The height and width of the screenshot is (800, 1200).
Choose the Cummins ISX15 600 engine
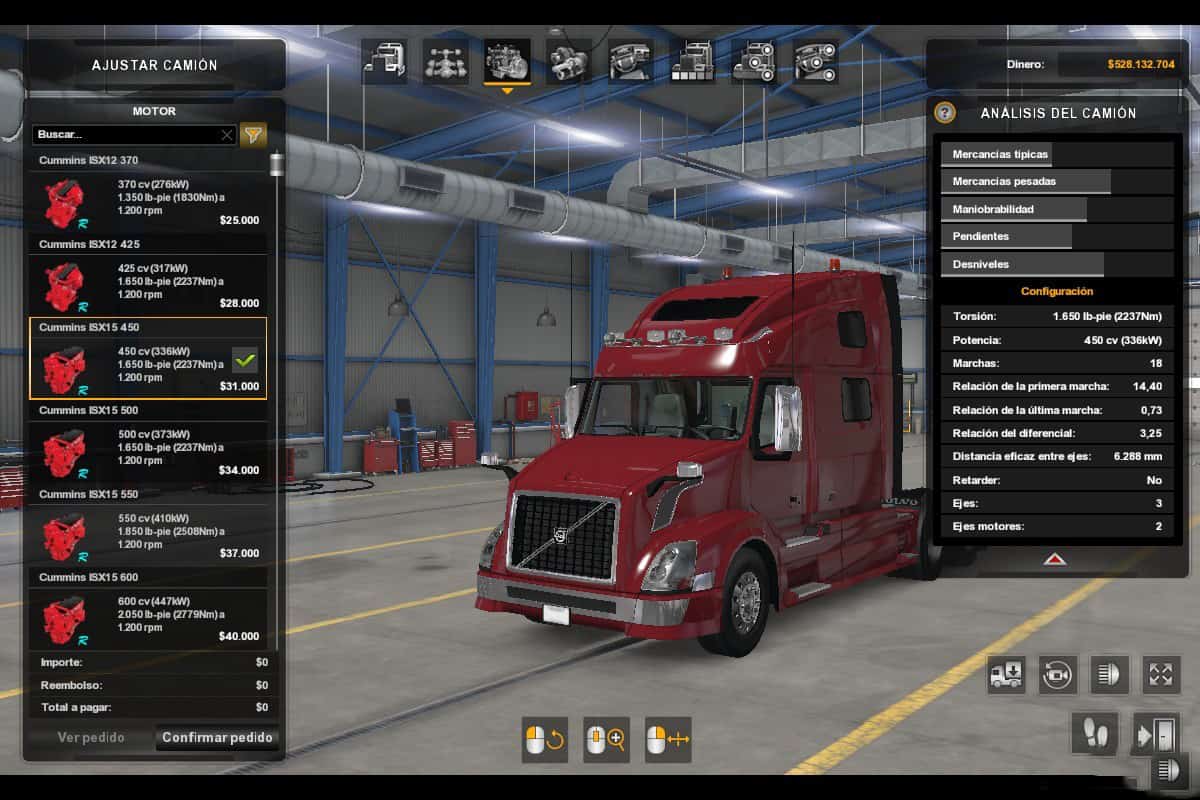click(x=148, y=615)
